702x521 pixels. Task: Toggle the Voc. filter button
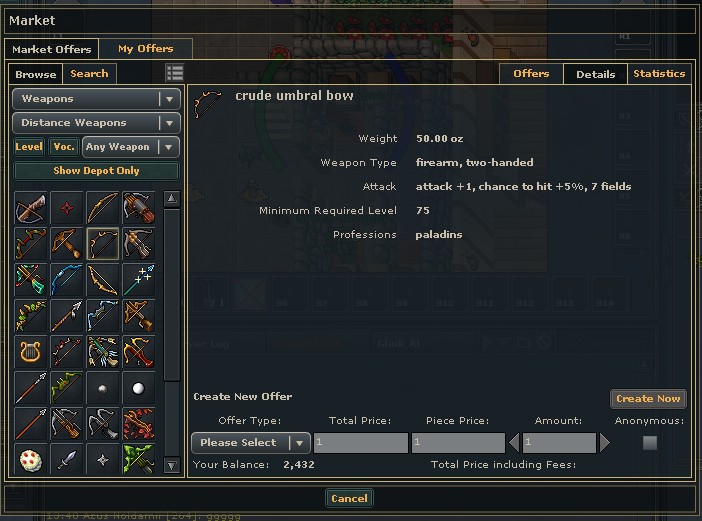point(64,147)
